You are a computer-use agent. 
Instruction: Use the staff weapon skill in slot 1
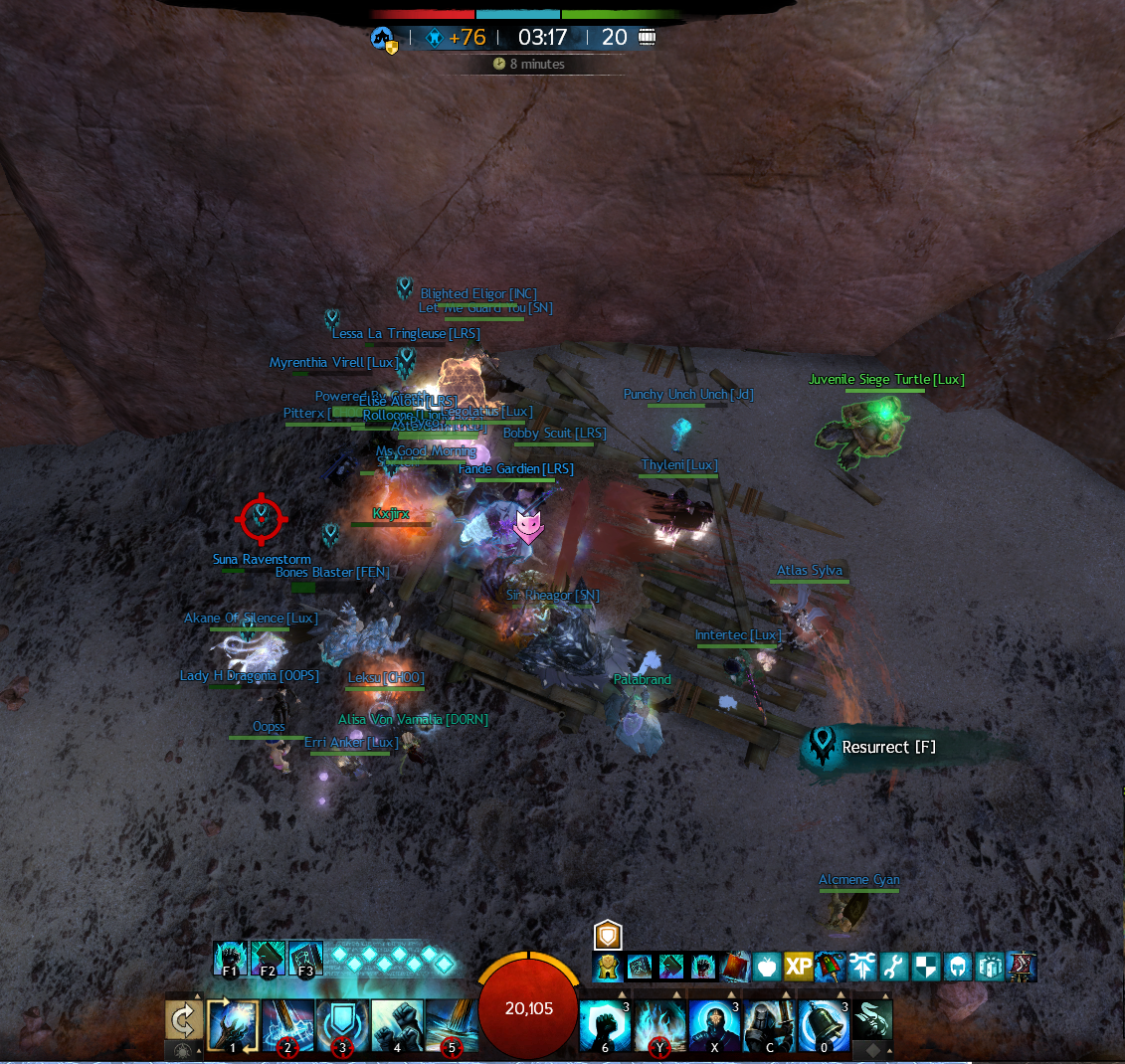pos(233,1025)
